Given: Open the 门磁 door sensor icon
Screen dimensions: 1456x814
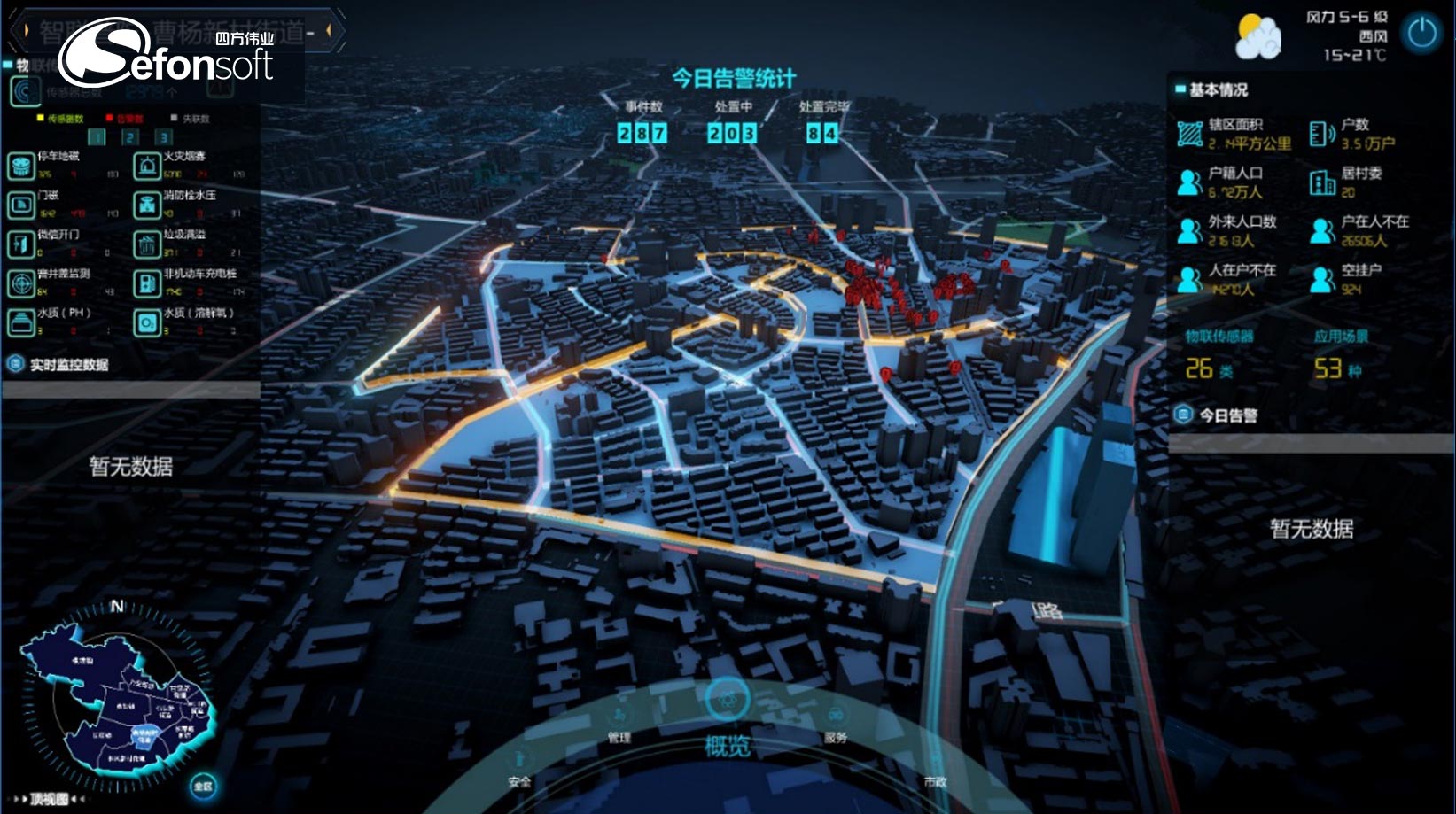Looking at the screenshot, I should pyautogui.click(x=20, y=205).
